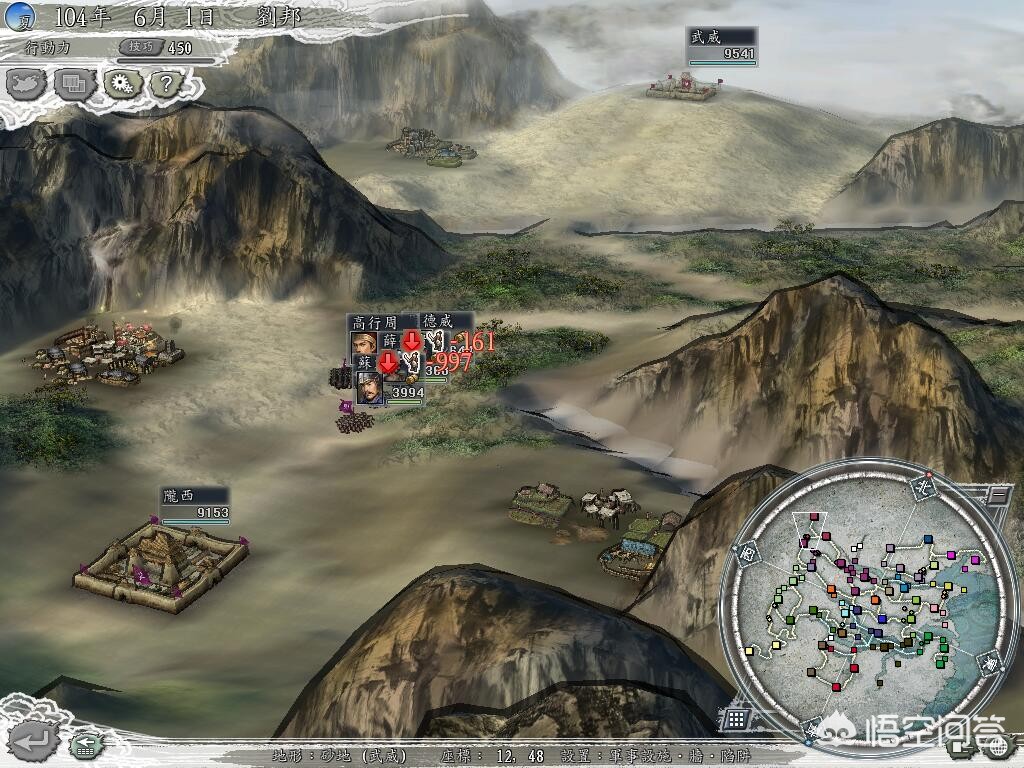Click the overlapping windows icon button
The height and width of the screenshot is (768, 1024).
(74, 84)
